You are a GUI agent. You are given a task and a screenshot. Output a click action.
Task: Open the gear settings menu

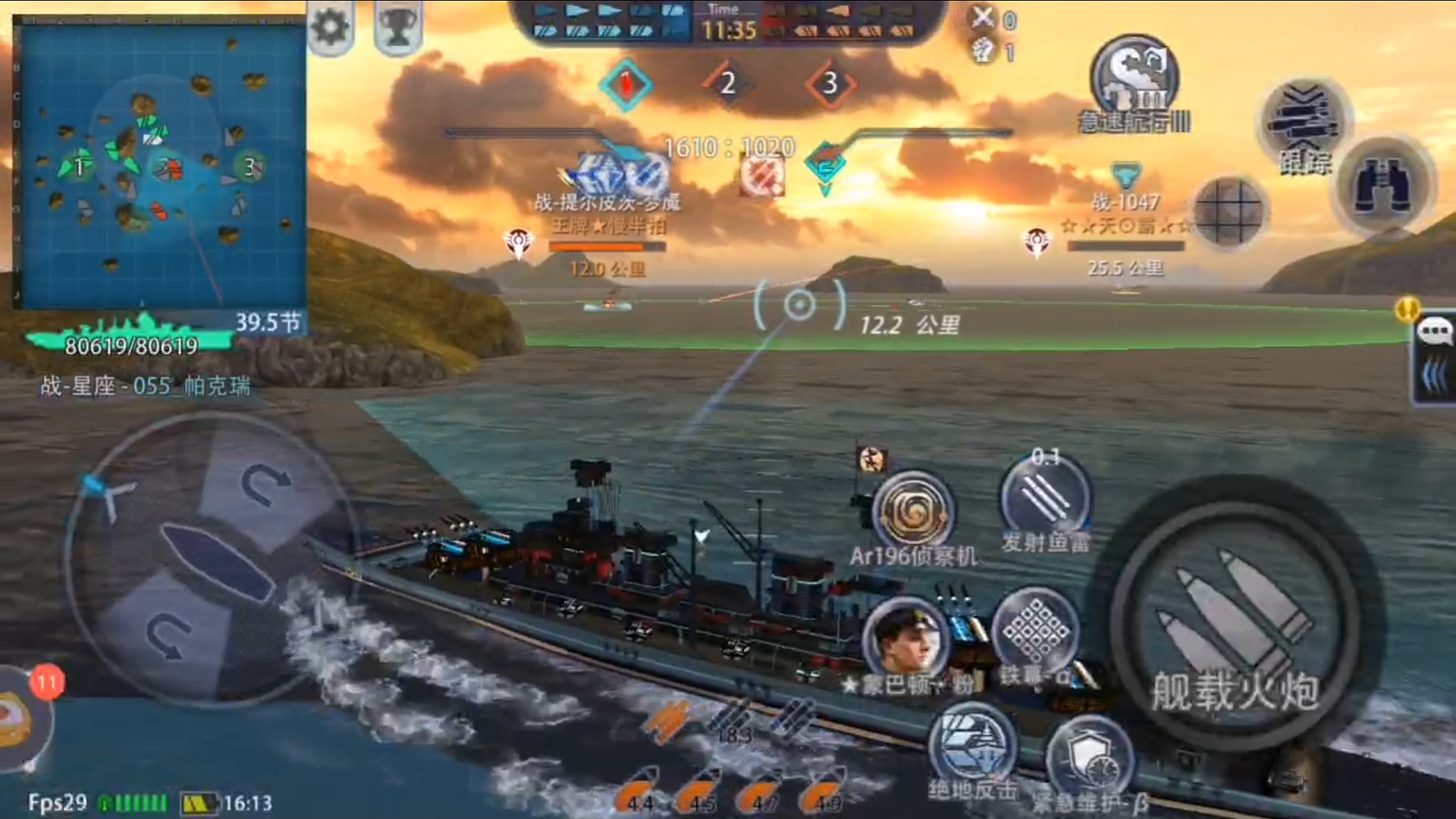331,29
